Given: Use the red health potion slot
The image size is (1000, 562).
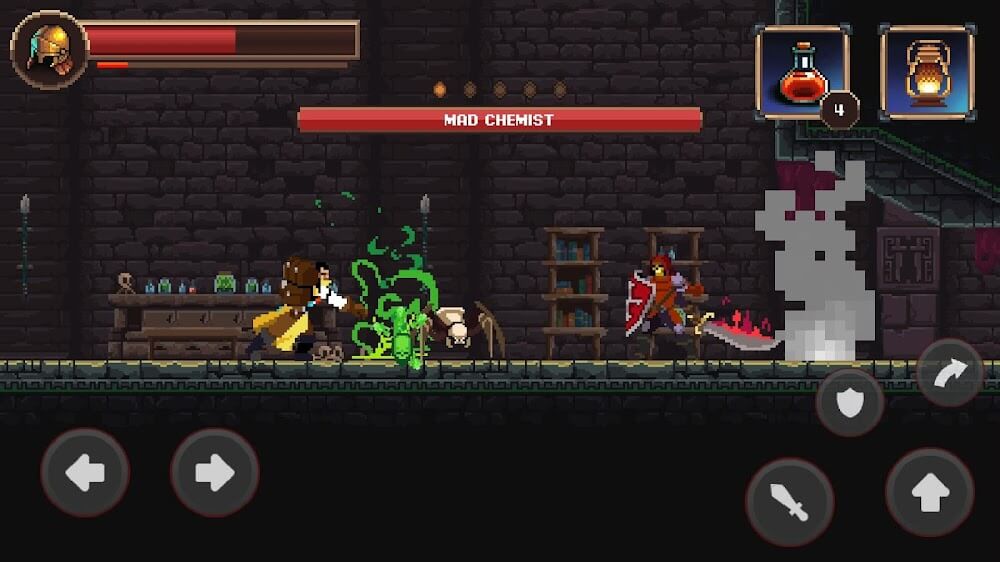Looking at the screenshot, I should (x=802, y=73).
